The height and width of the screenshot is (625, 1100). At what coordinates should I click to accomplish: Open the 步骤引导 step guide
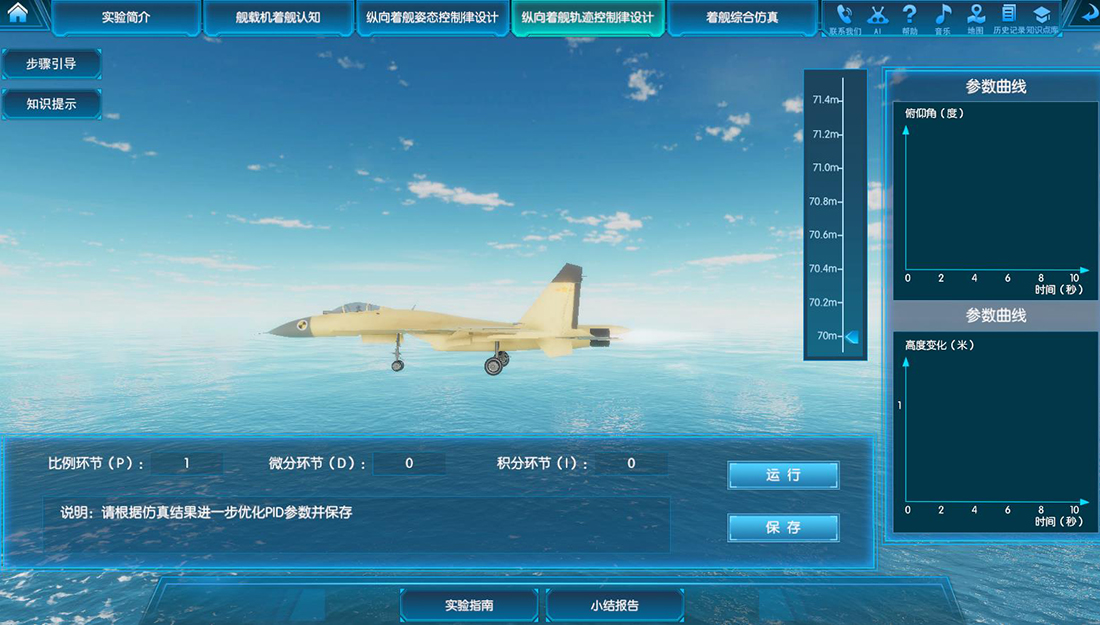51,64
